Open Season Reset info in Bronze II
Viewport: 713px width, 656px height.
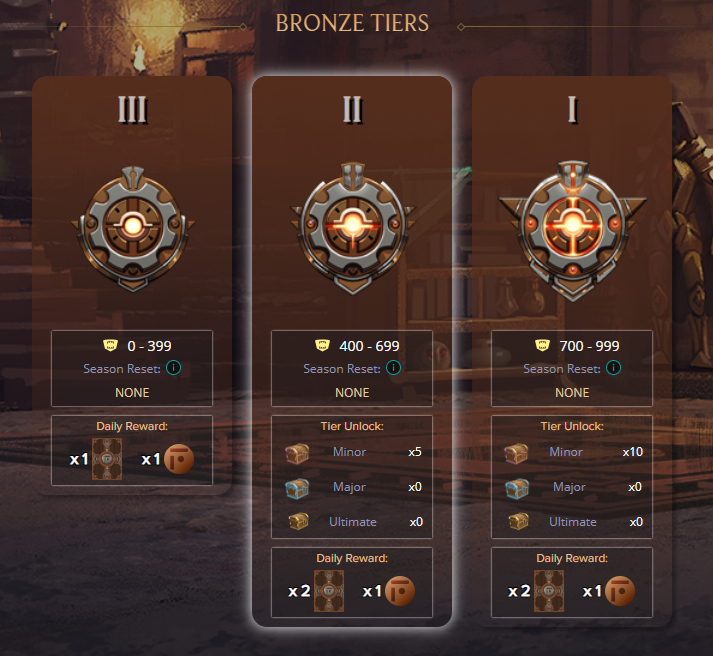click(x=393, y=368)
